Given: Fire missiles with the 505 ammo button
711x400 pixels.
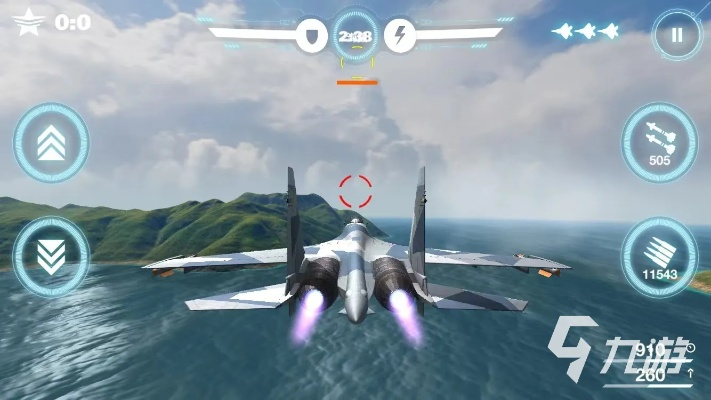Looking at the screenshot, I should click(x=659, y=142).
